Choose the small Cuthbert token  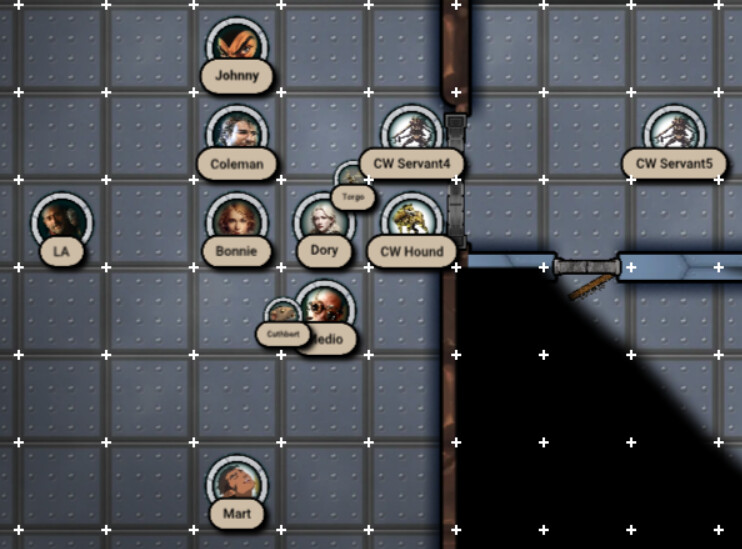[x=281, y=315]
